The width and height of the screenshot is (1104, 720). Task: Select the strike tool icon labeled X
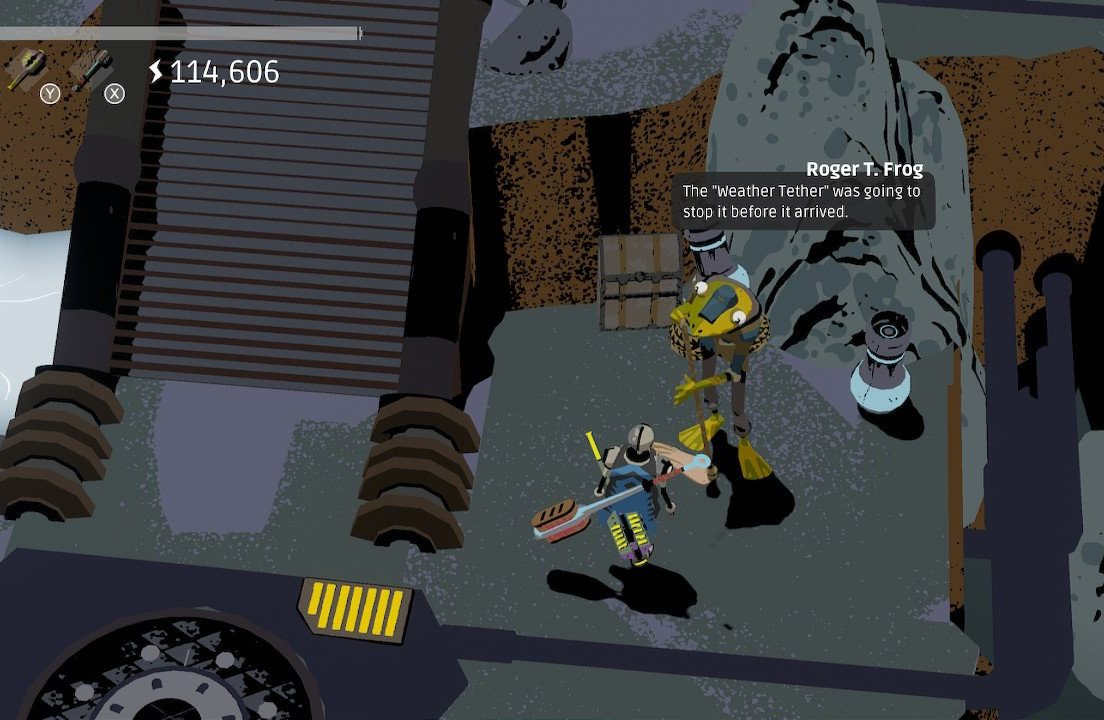tap(91, 70)
